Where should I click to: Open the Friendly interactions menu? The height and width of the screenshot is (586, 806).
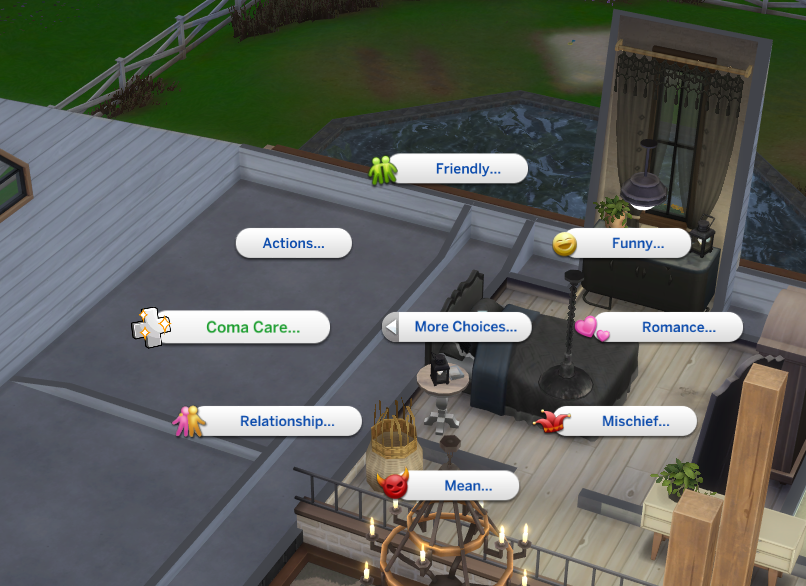pyautogui.click(x=467, y=169)
